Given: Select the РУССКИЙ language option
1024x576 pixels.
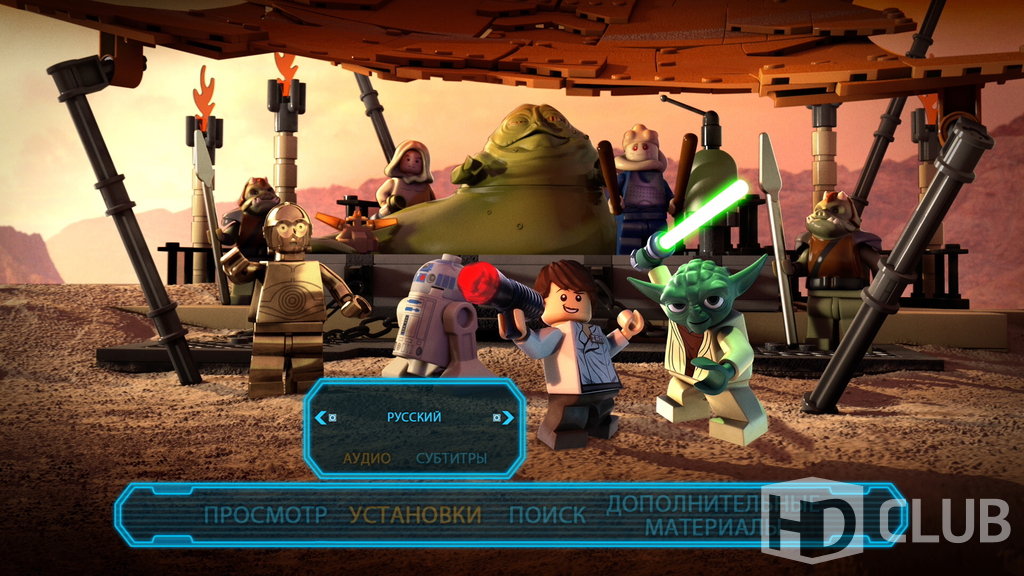Looking at the screenshot, I should point(413,417).
